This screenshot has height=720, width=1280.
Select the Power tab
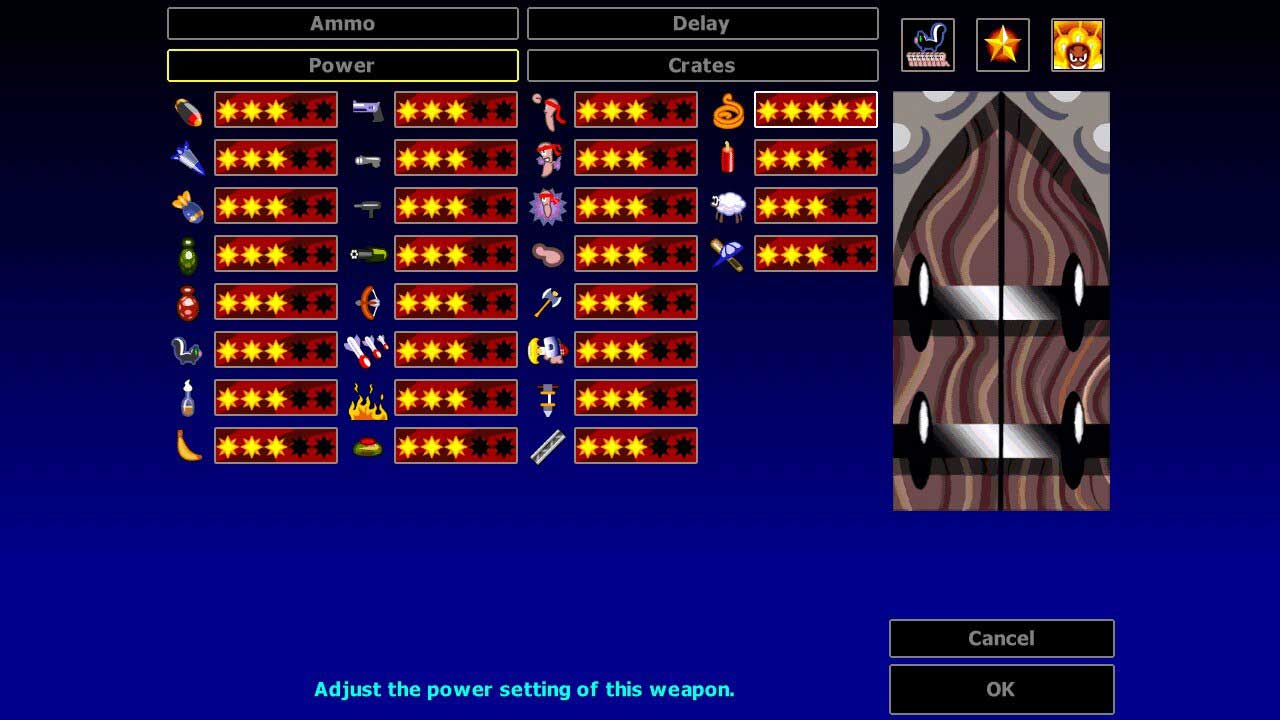[x=342, y=66]
